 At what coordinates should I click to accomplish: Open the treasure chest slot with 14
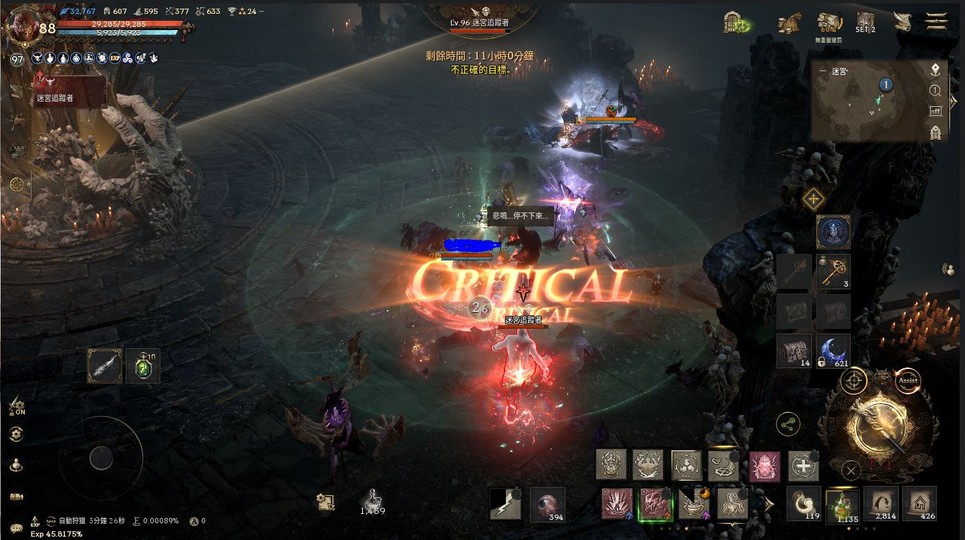coord(794,349)
